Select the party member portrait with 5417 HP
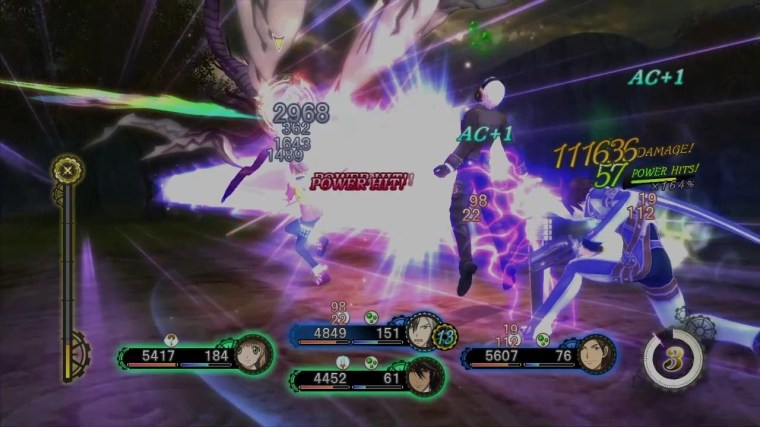The width and height of the screenshot is (760, 427). click(x=251, y=352)
